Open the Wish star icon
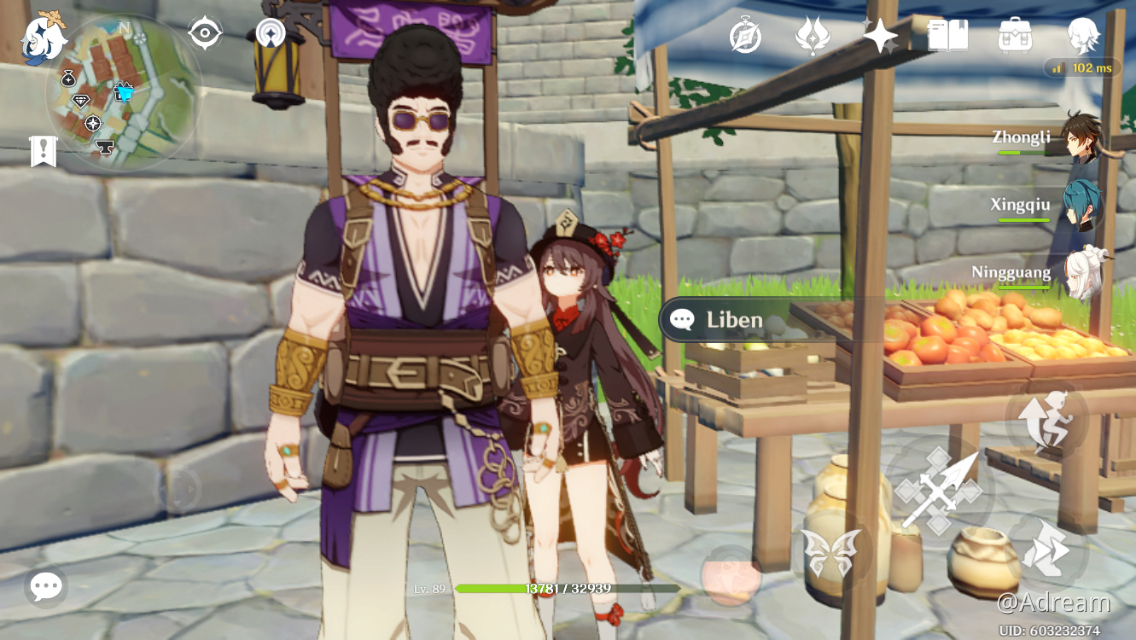The height and width of the screenshot is (640, 1136). pos(880,36)
